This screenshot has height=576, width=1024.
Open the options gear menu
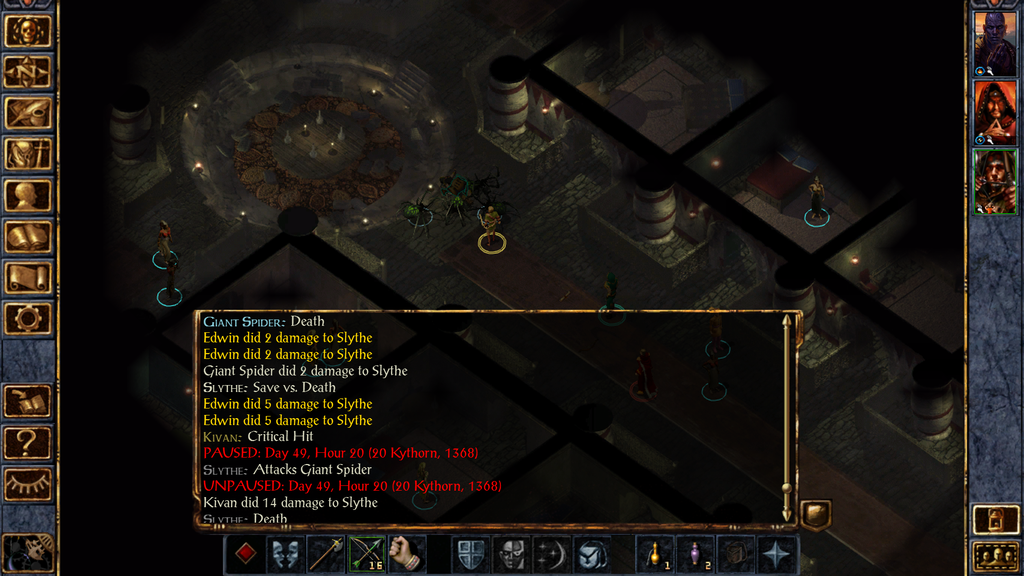point(27,319)
